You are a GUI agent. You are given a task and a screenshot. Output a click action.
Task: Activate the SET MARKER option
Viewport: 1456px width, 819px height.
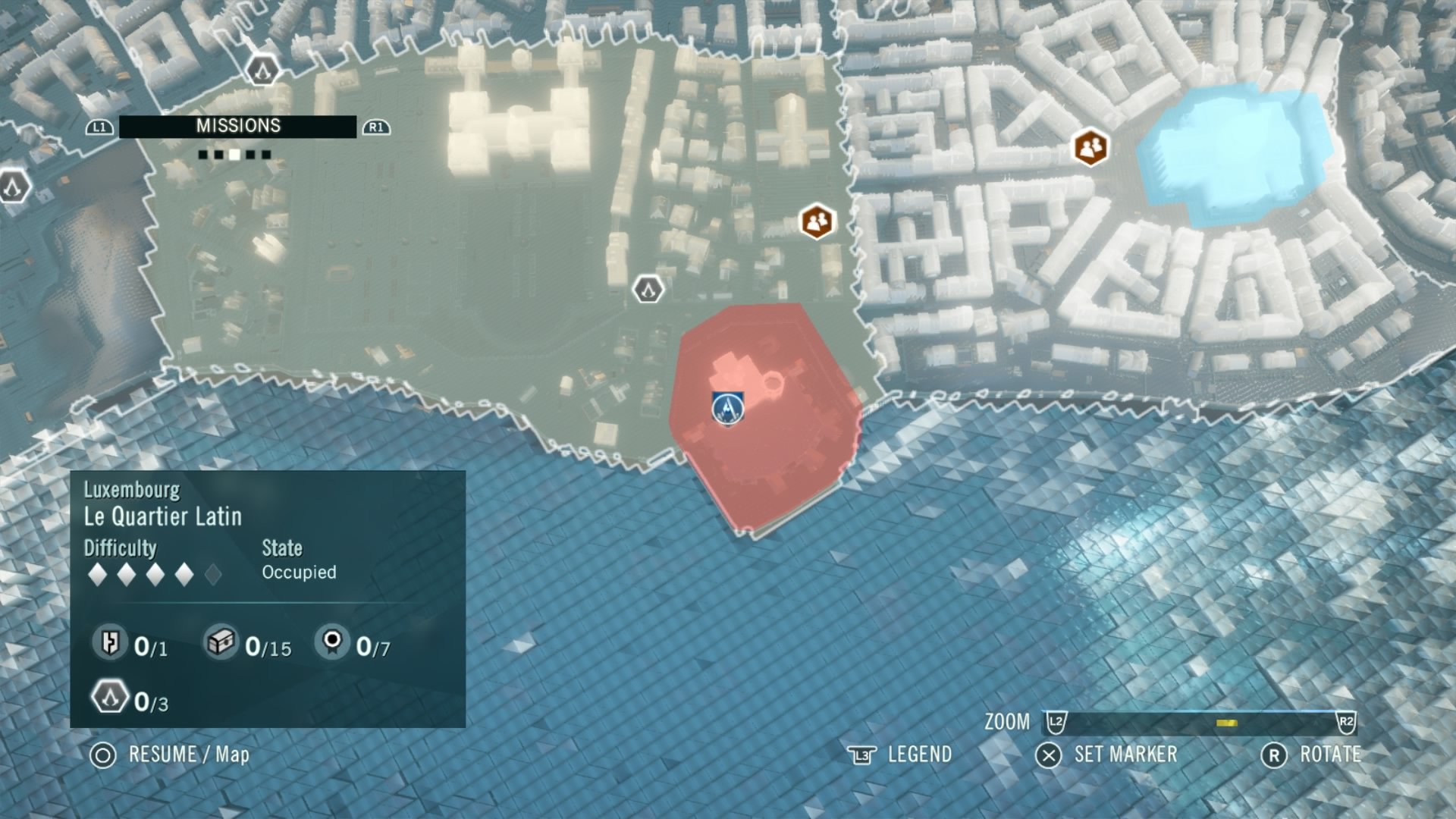tap(1109, 755)
